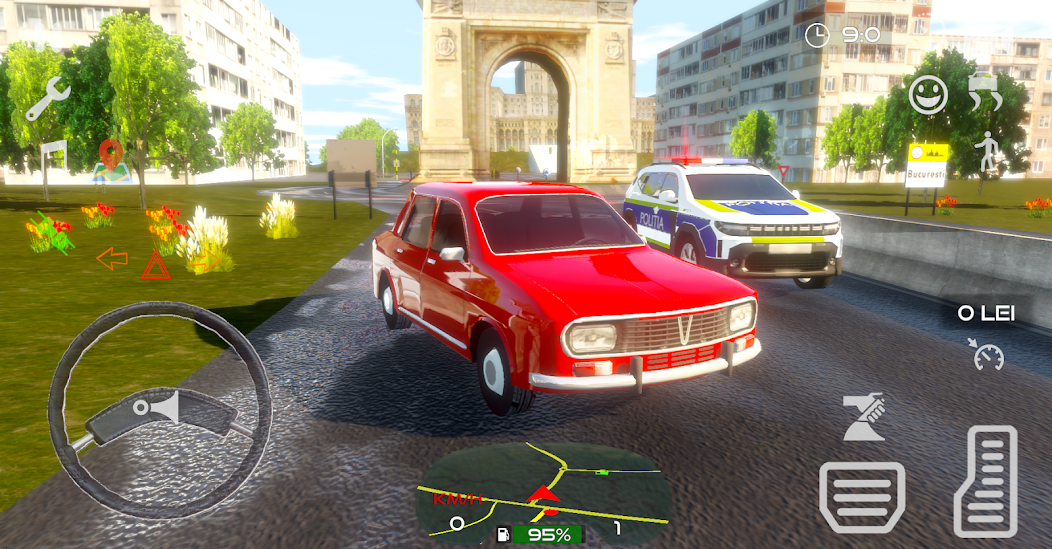Open the minimap at the bottom
Viewport: 1052px width, 549px height.
tap(543, 492)
